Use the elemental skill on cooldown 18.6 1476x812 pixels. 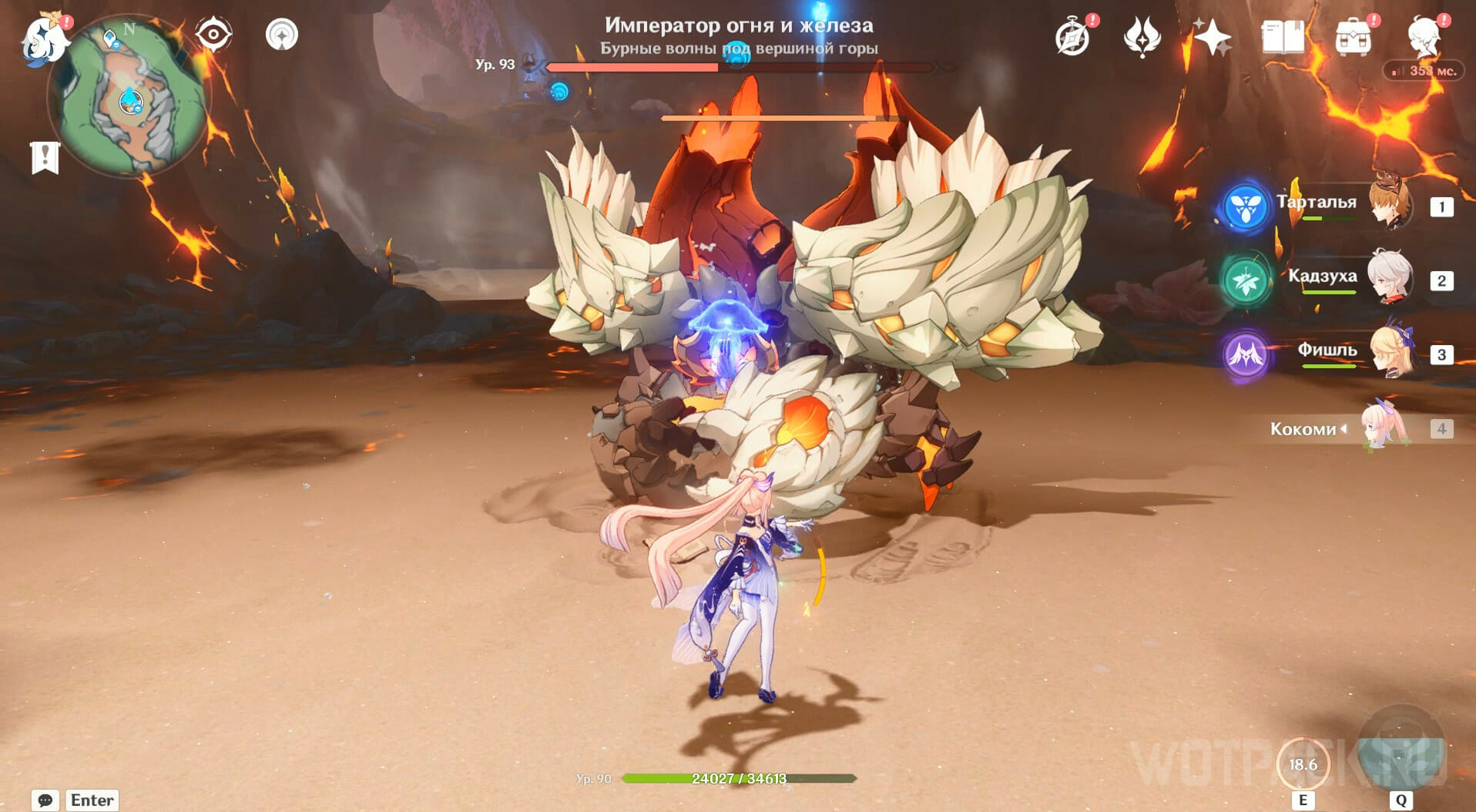pyautogui.click(x=1303, y=764)
